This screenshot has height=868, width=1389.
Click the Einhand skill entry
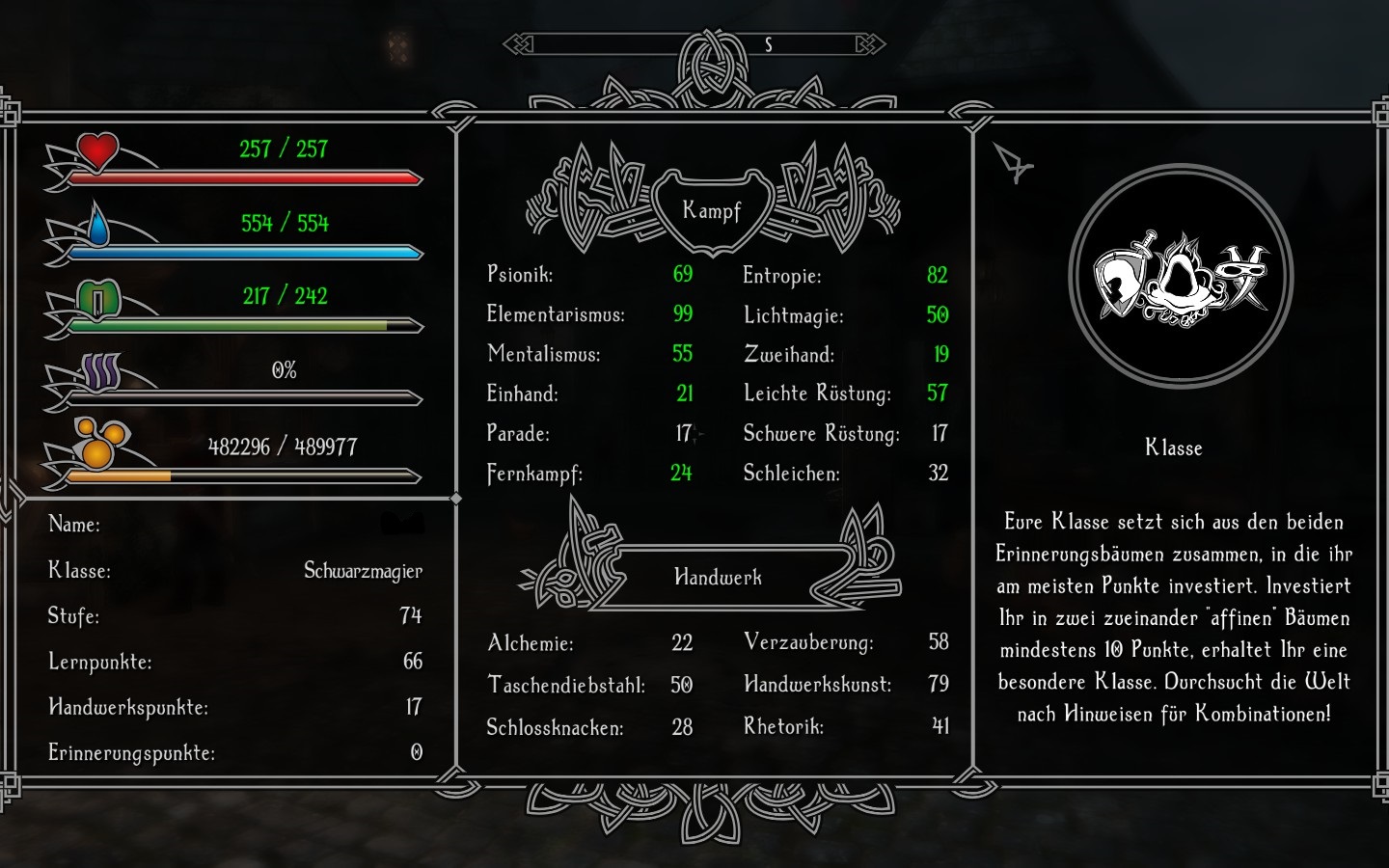(x=522, y=393)
